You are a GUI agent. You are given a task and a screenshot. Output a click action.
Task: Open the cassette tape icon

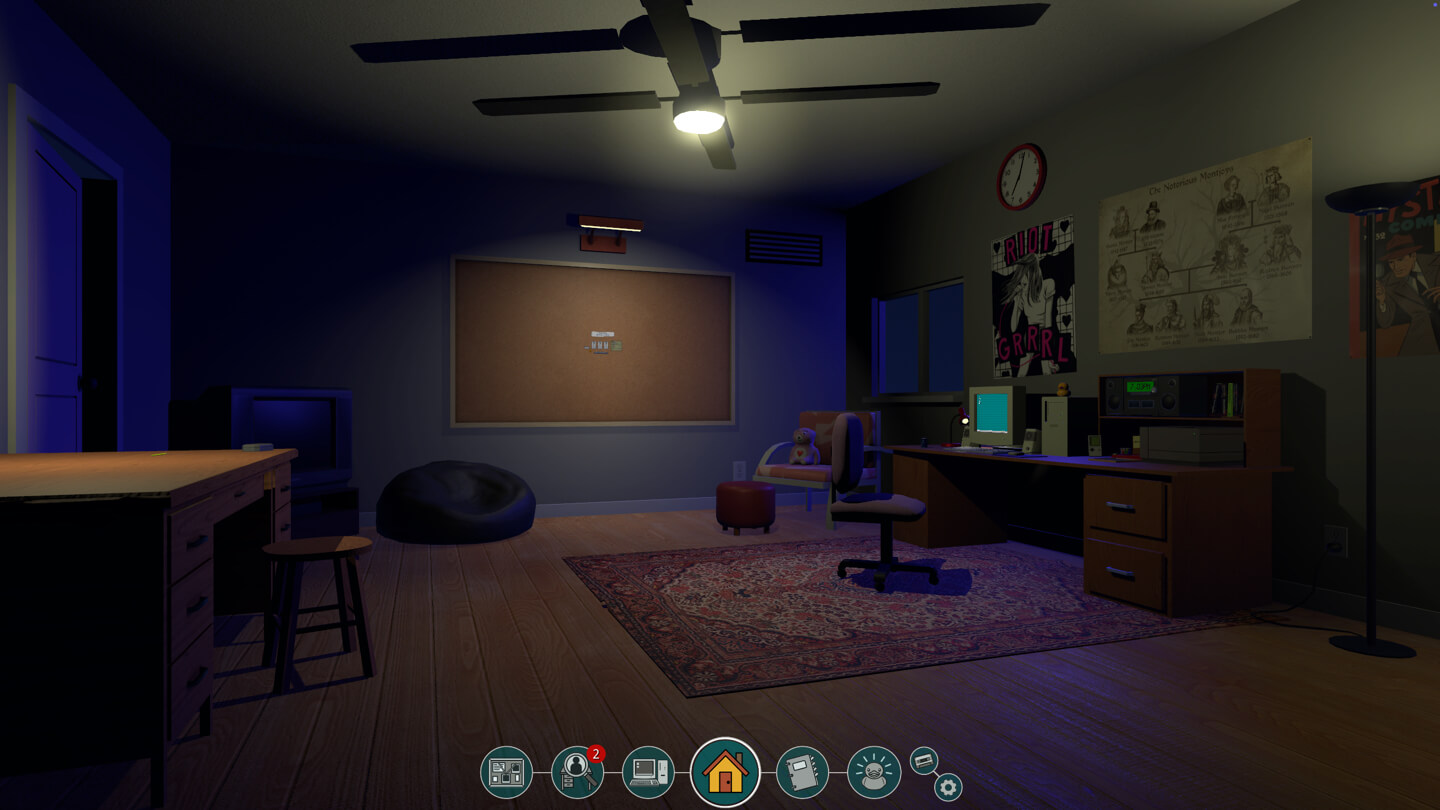pos(924,761)
